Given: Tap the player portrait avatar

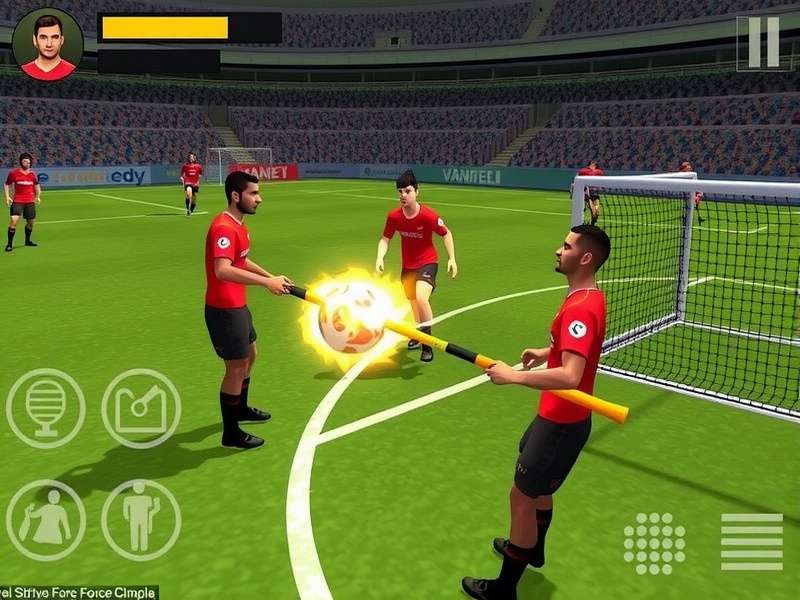Looking at the screenshot, I should click(48, 45).
